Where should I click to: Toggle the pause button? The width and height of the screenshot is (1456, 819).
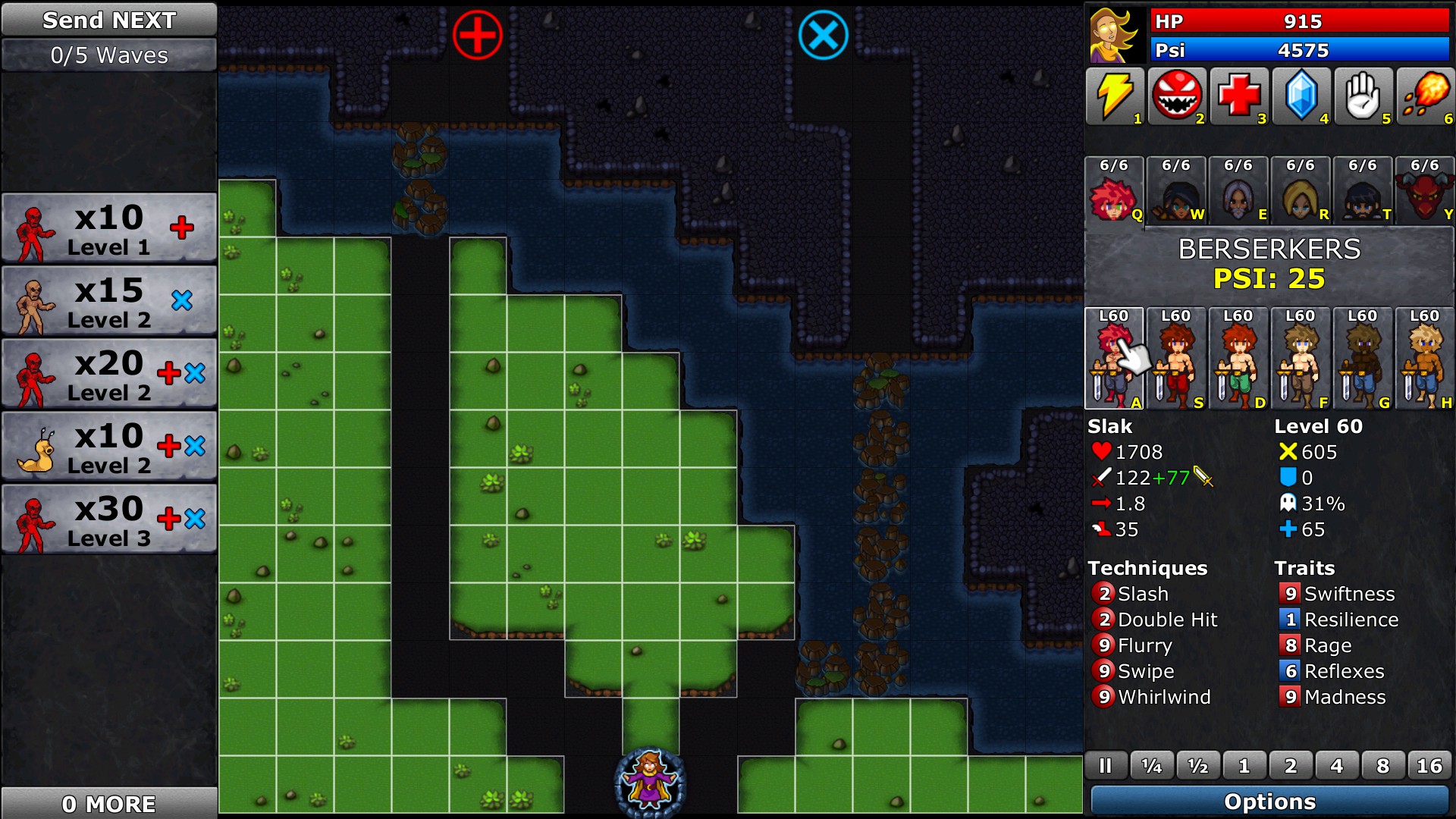[1106, 766]
